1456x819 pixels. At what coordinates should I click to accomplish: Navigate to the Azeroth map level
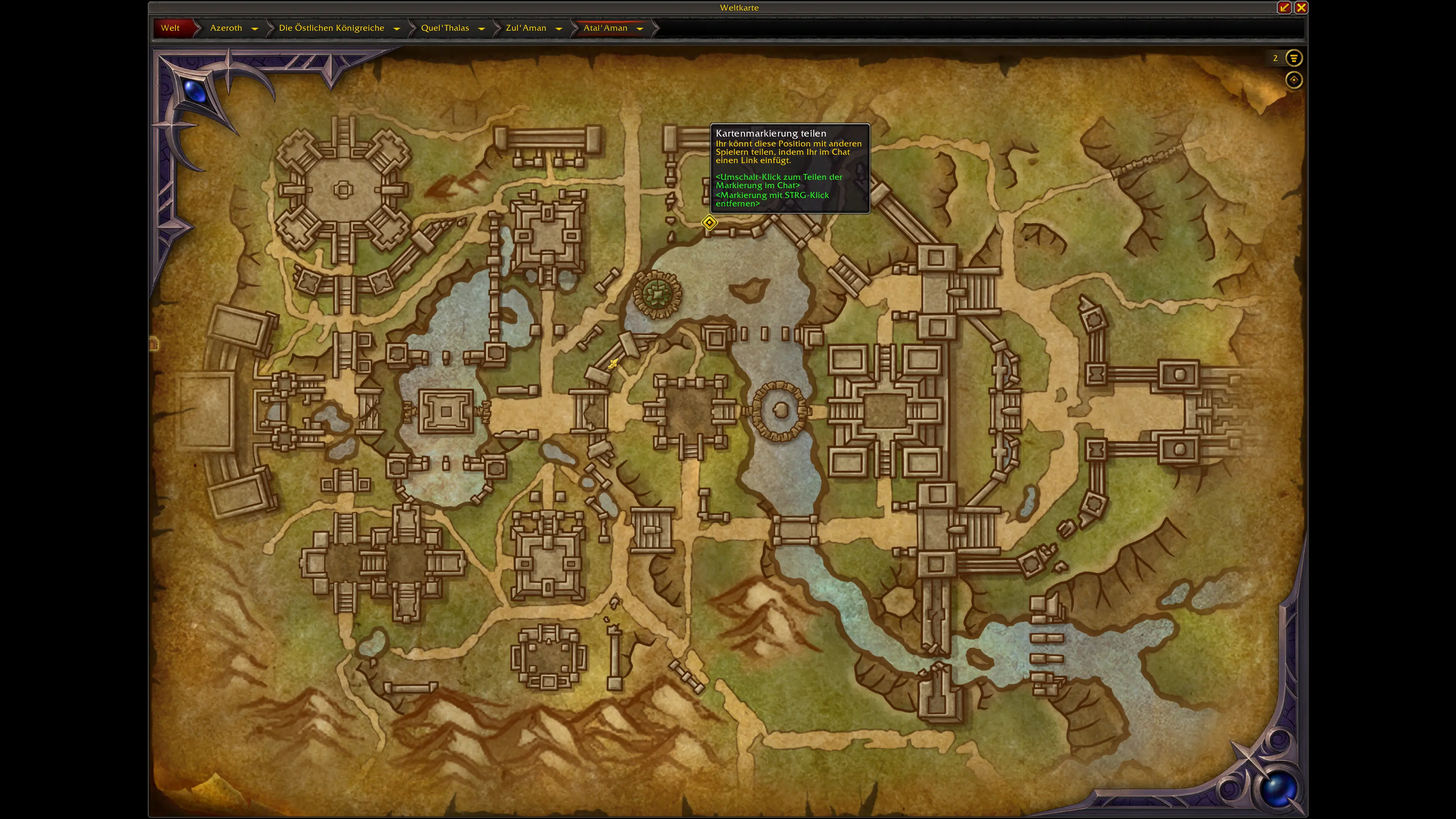[x=226, y=28]
